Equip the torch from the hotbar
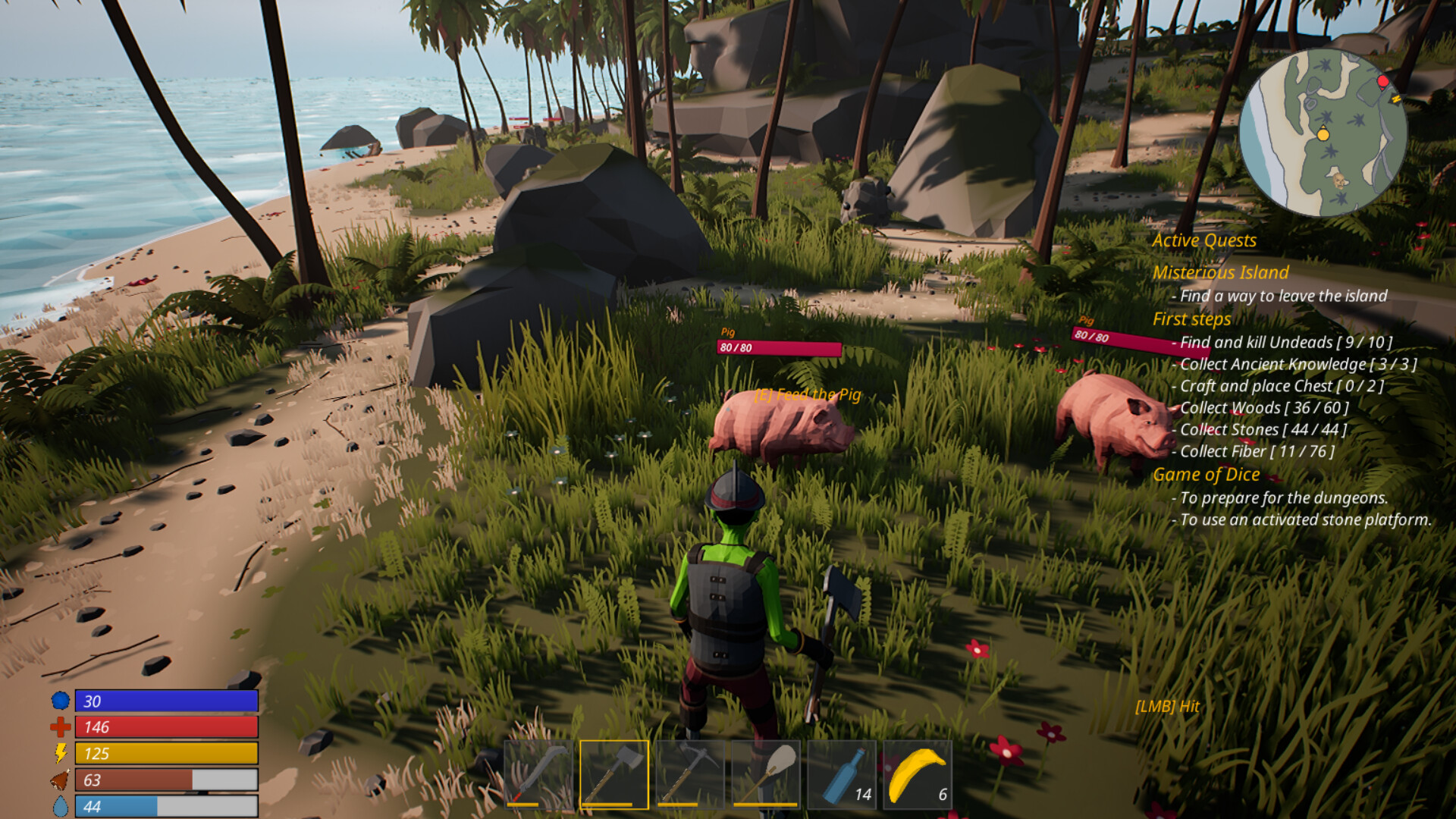Screen dimensions: 1456x819 (766, 774)
